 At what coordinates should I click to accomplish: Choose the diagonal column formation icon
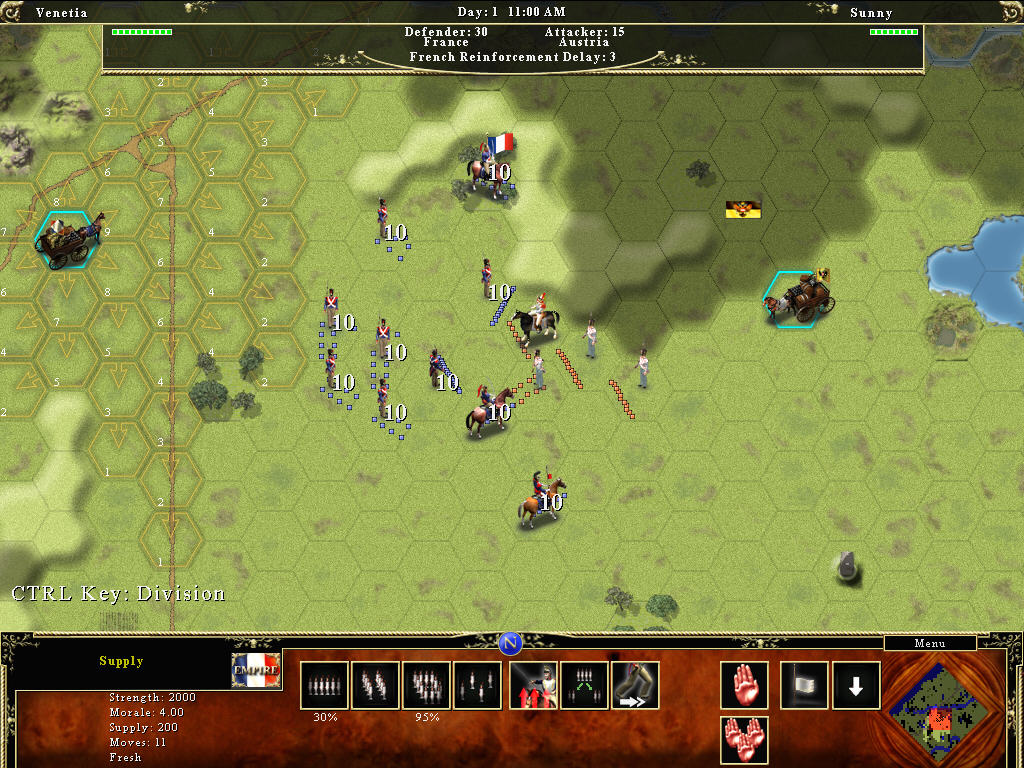tap(375, 685)
